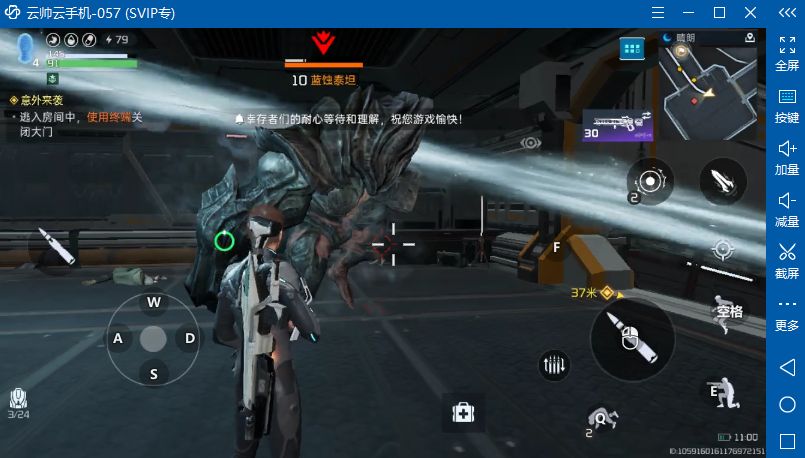Toggle the eye view button
This screenshot has width=805, height=458.
pyautogui.click(x=530, y=142)
